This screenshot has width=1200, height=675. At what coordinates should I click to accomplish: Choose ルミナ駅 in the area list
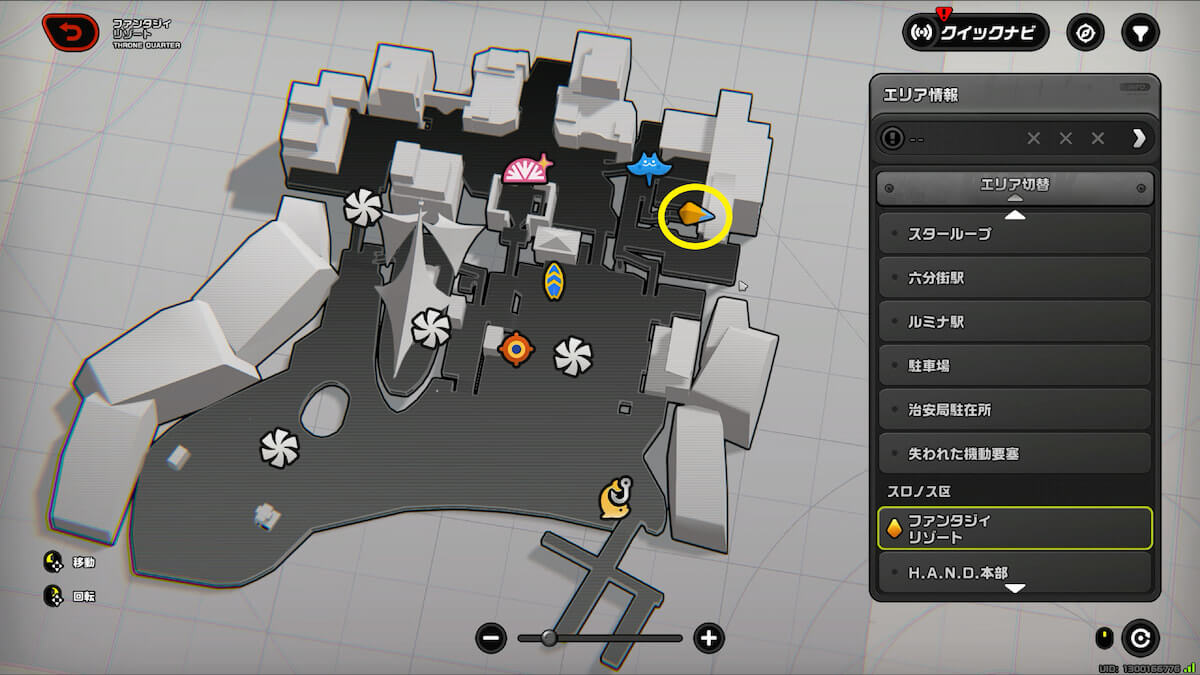tap(1014, 322)
